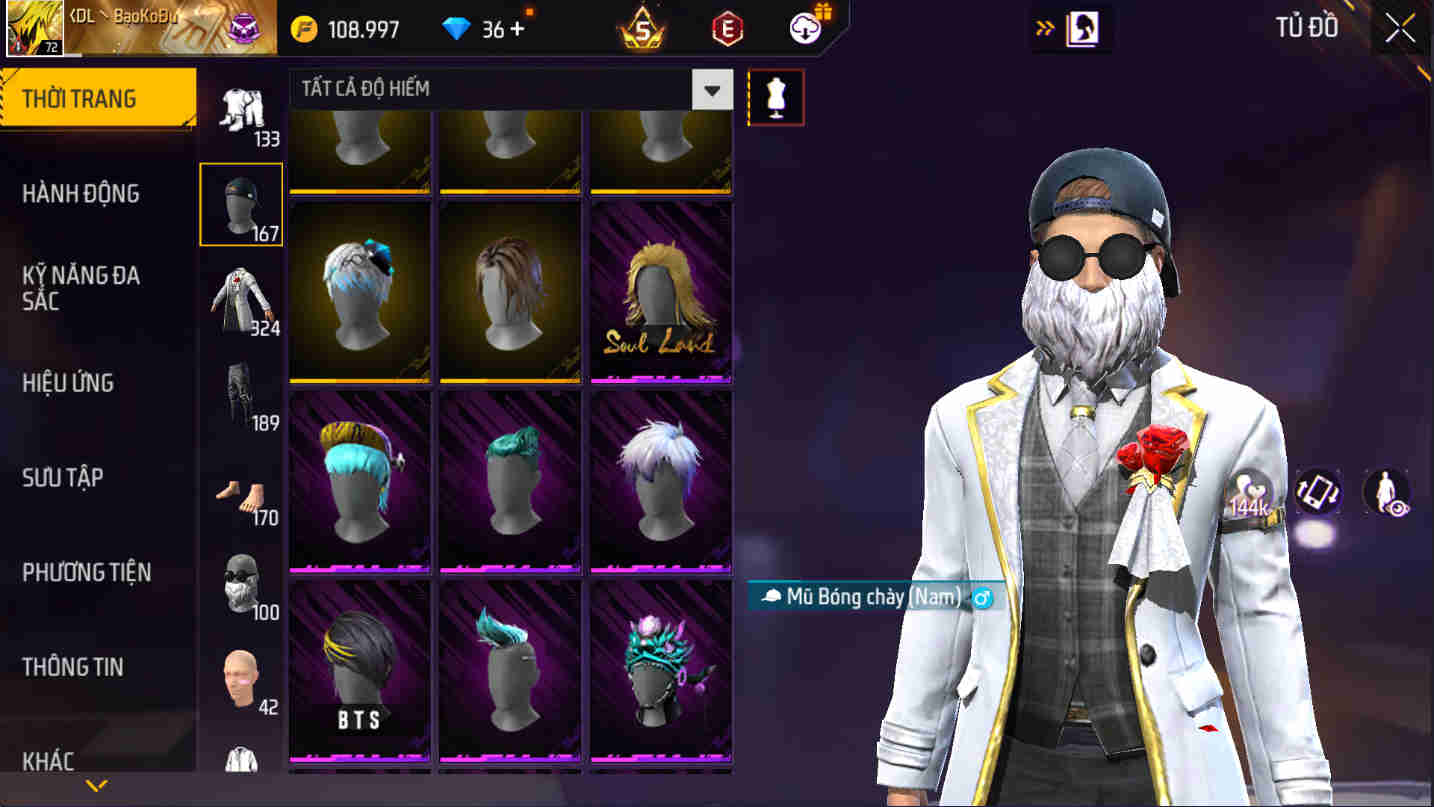Click the double-arrow expander near the profile frame

pos(1046,28)
